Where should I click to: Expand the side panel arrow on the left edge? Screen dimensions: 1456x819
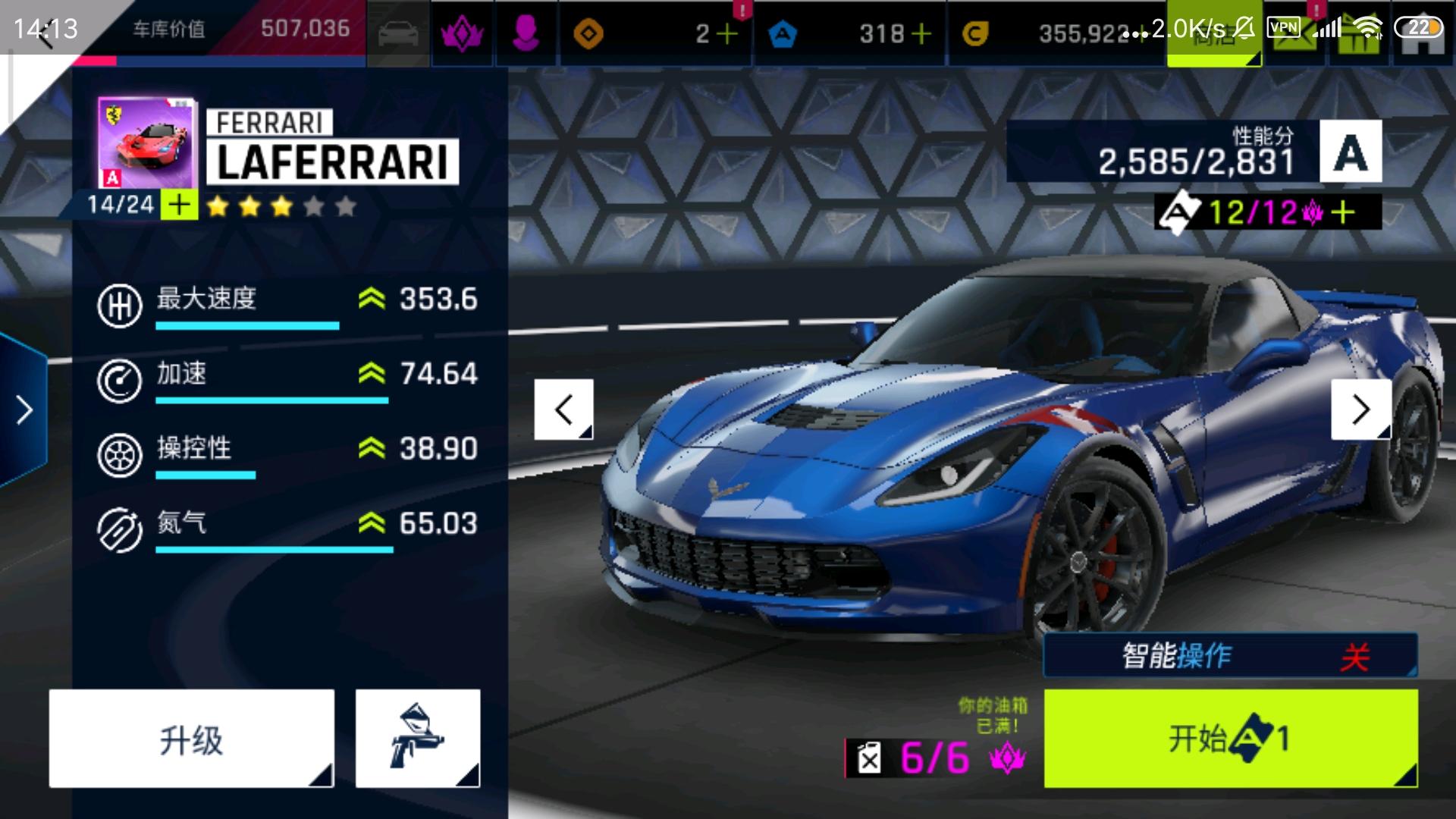pos(24,409)
